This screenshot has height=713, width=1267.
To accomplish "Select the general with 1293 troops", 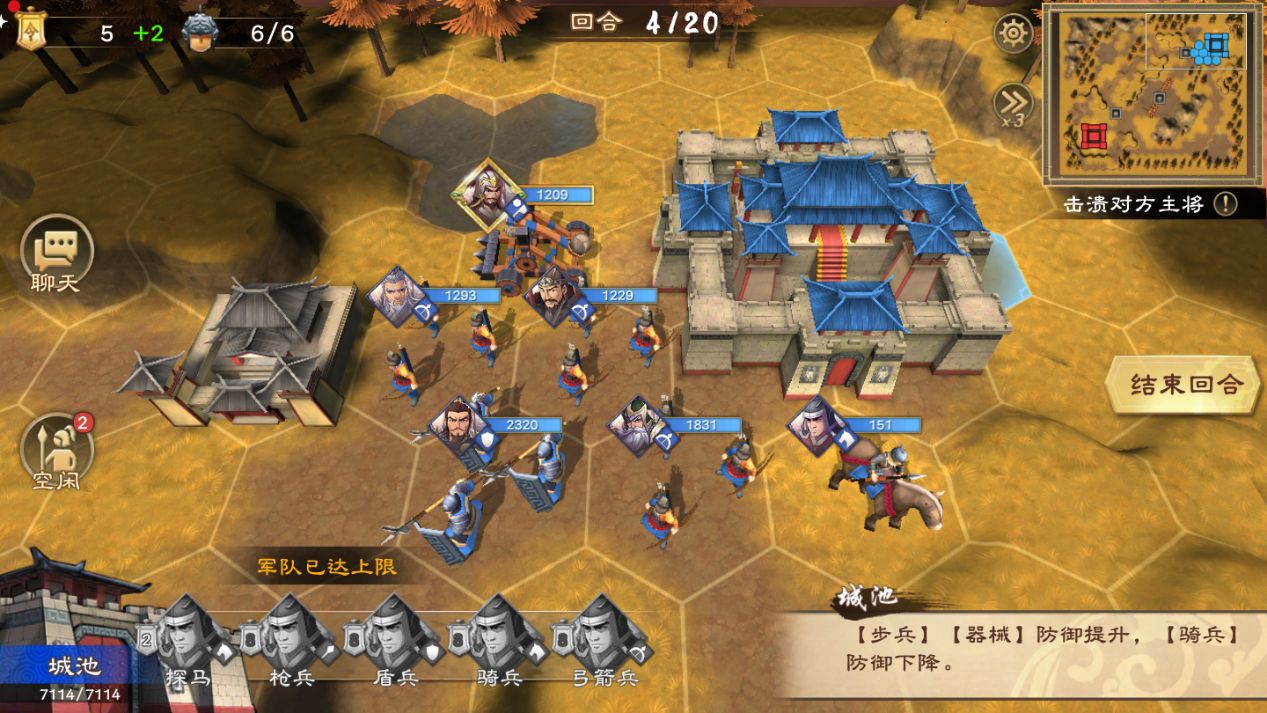I will click(x=397, y=295).
